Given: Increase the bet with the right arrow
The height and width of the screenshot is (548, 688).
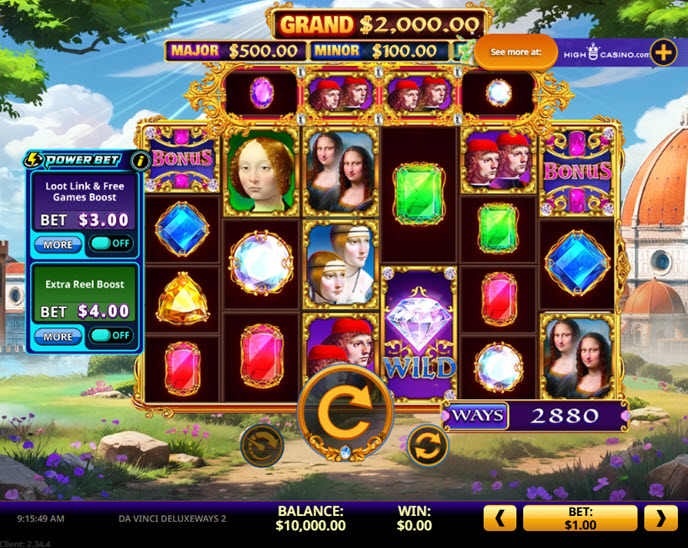Looking at the screenshot, I should pyautogui.click(x=660, y=517).
